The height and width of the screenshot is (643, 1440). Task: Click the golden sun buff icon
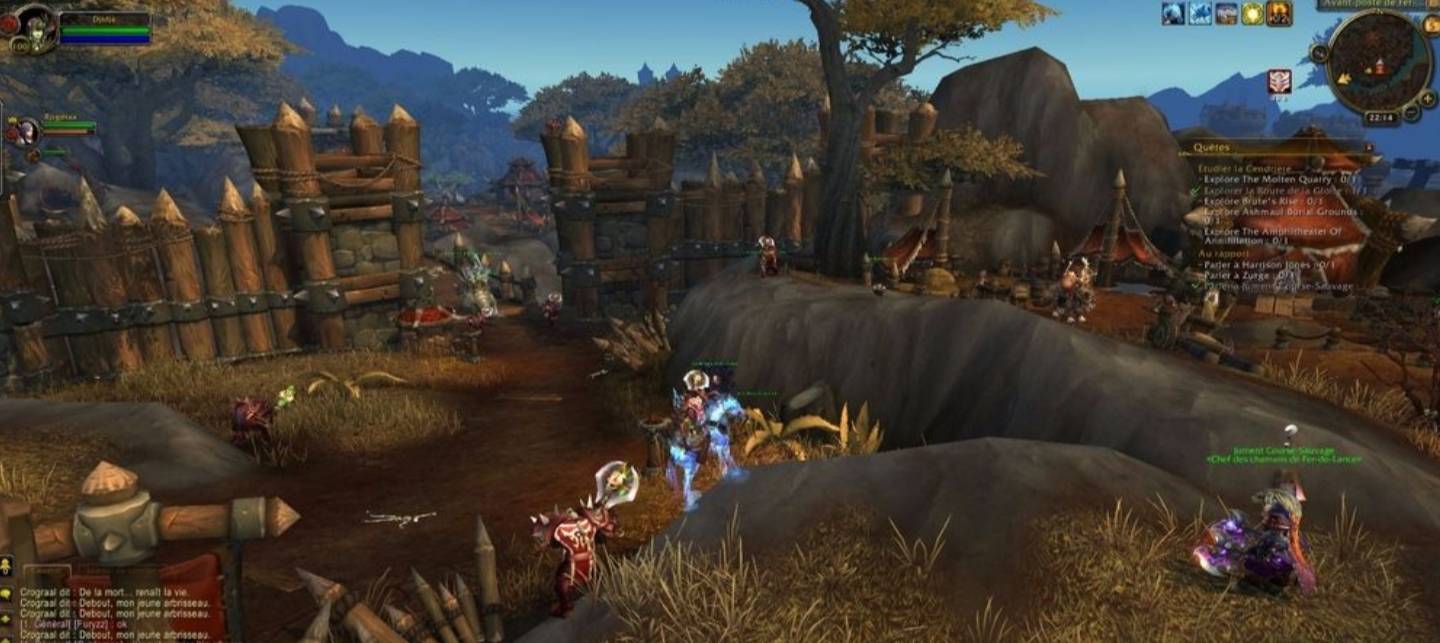point(1252,13)
